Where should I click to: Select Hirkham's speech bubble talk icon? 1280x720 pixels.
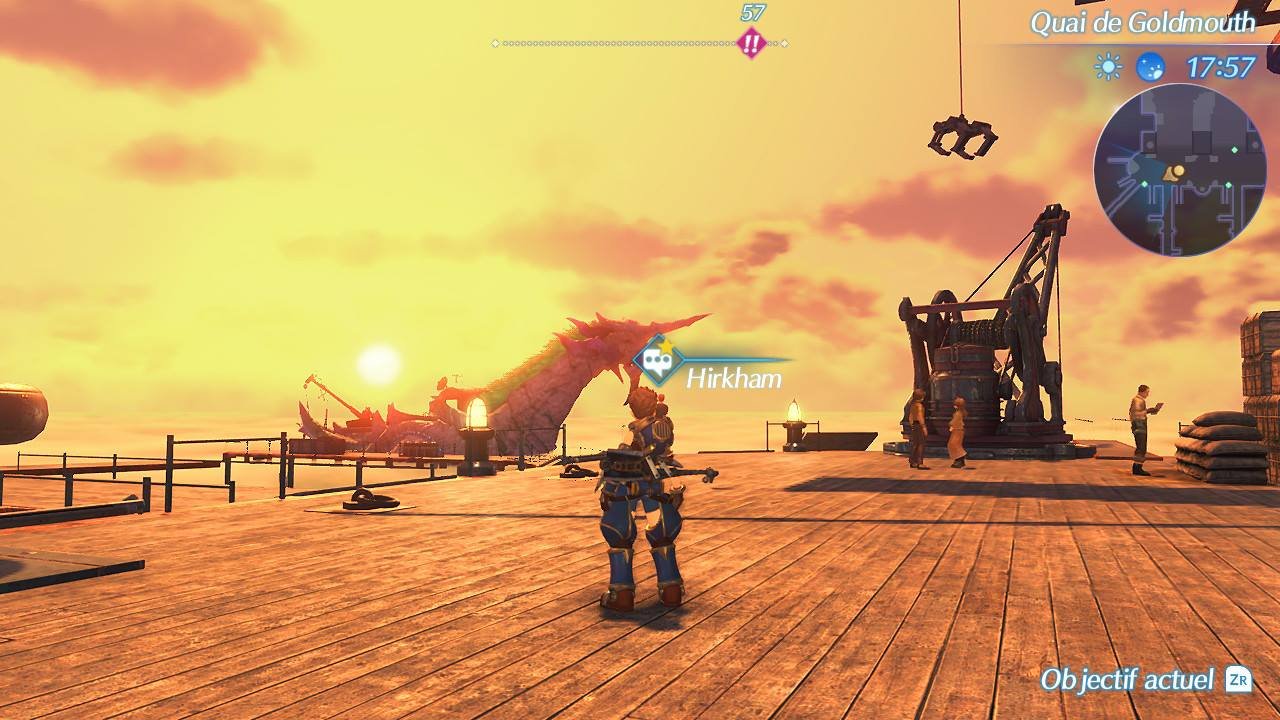point(657,360)
